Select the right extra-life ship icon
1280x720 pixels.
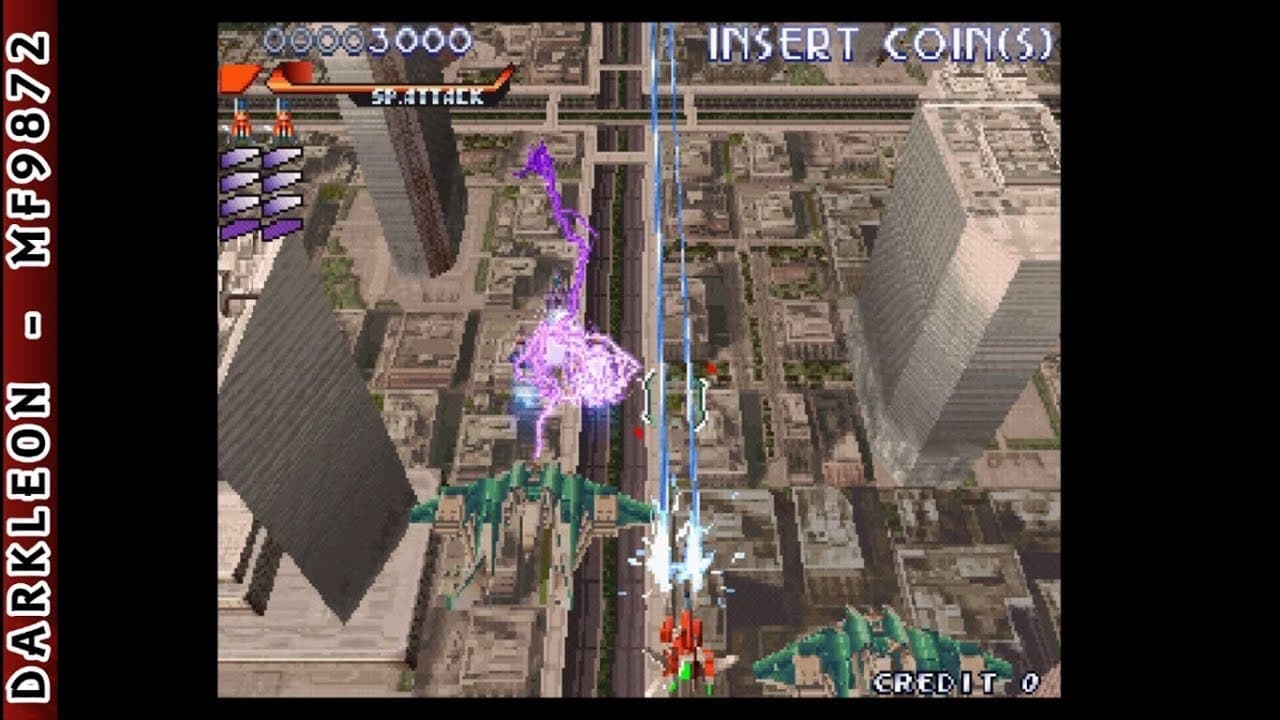point(284,120)
